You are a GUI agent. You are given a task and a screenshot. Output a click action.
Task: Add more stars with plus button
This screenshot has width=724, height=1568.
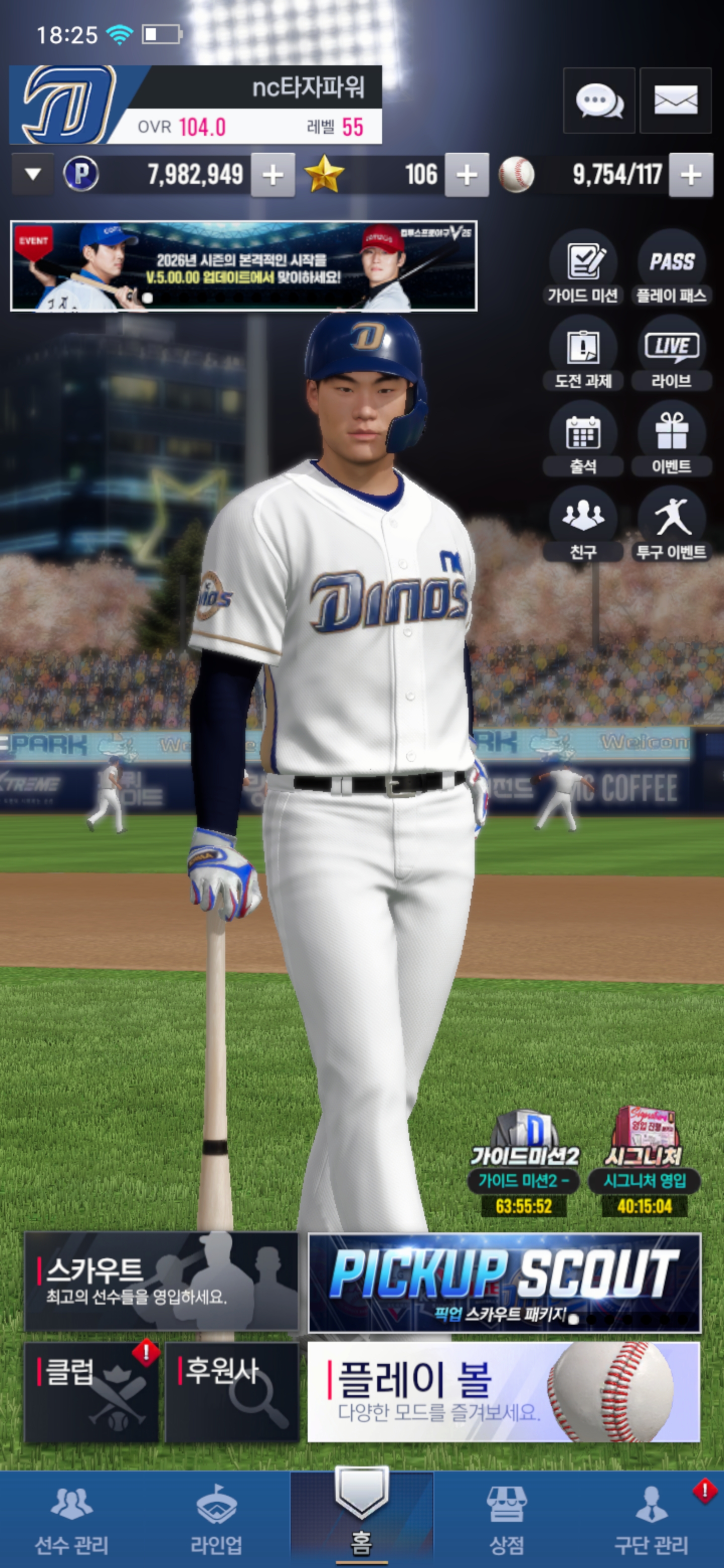point(467,175)
